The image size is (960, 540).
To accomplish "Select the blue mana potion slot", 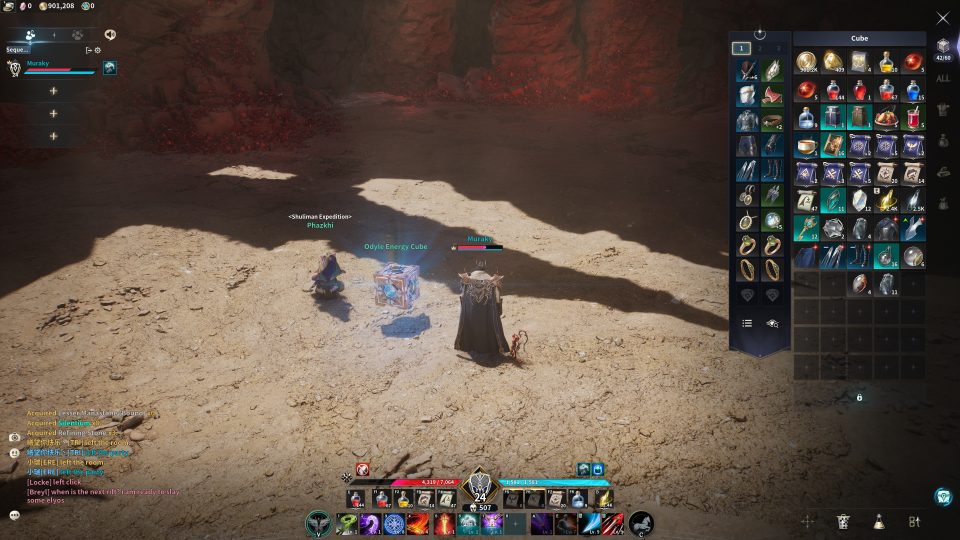I will tap(913, 91).
